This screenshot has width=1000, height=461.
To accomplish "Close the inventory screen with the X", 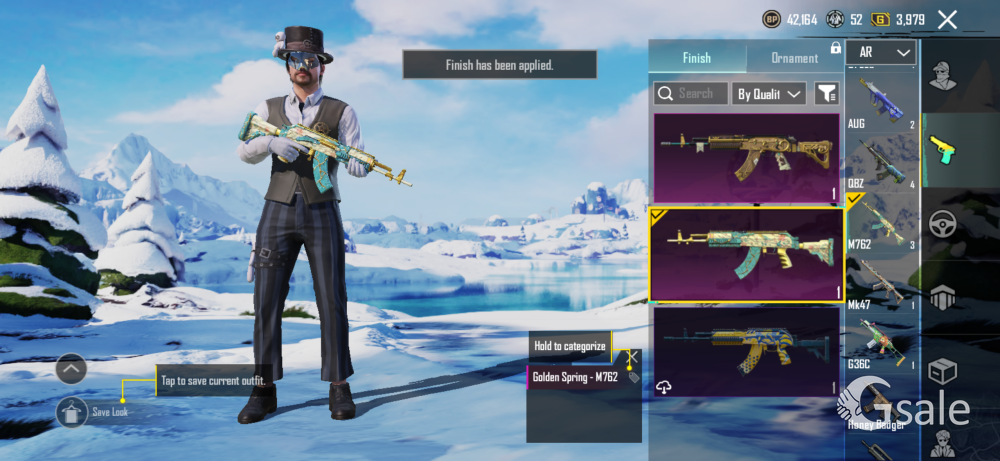I will click(947, 19).
